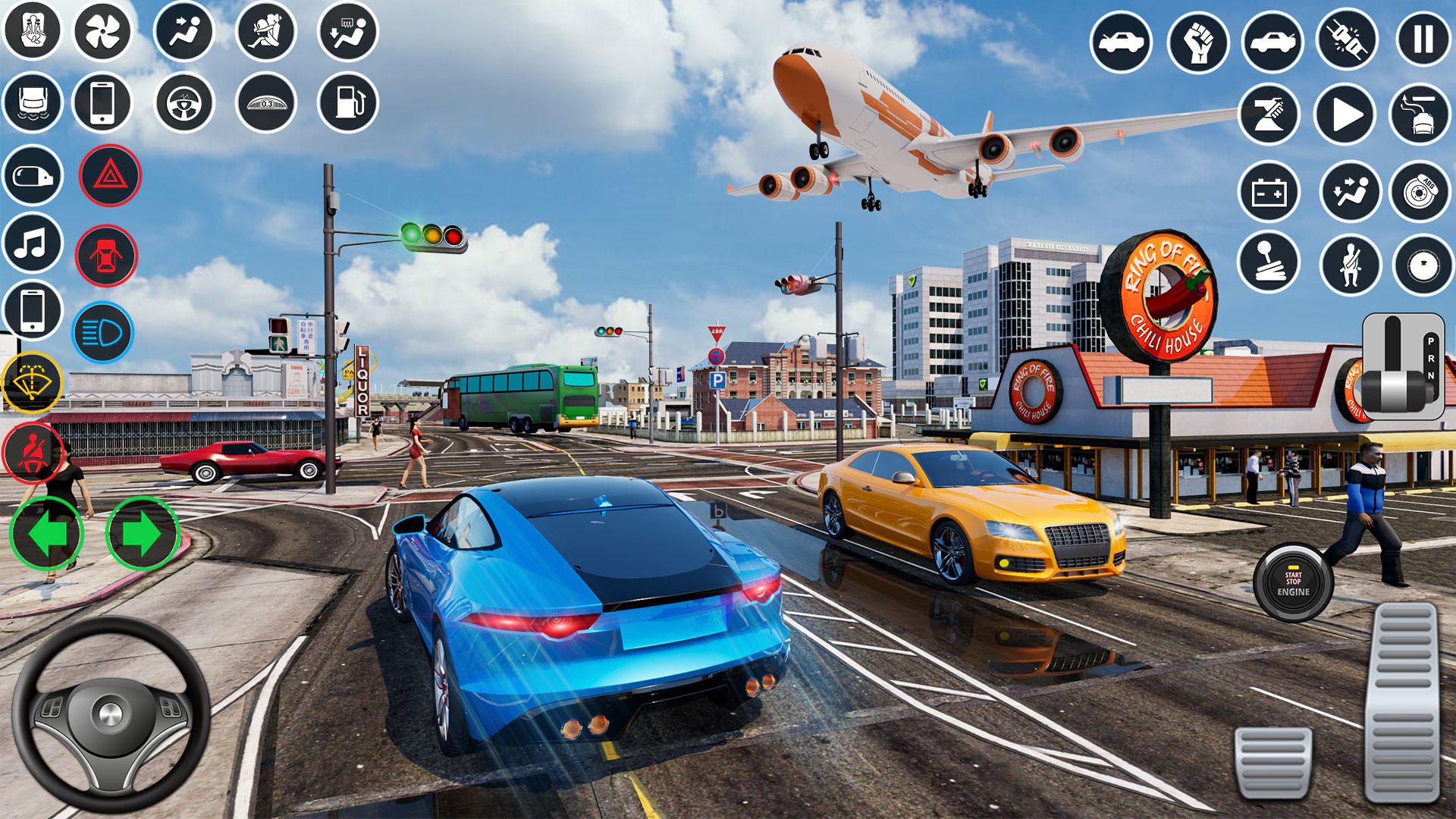Activate the right turn signal arrow

tap(142, 534)
